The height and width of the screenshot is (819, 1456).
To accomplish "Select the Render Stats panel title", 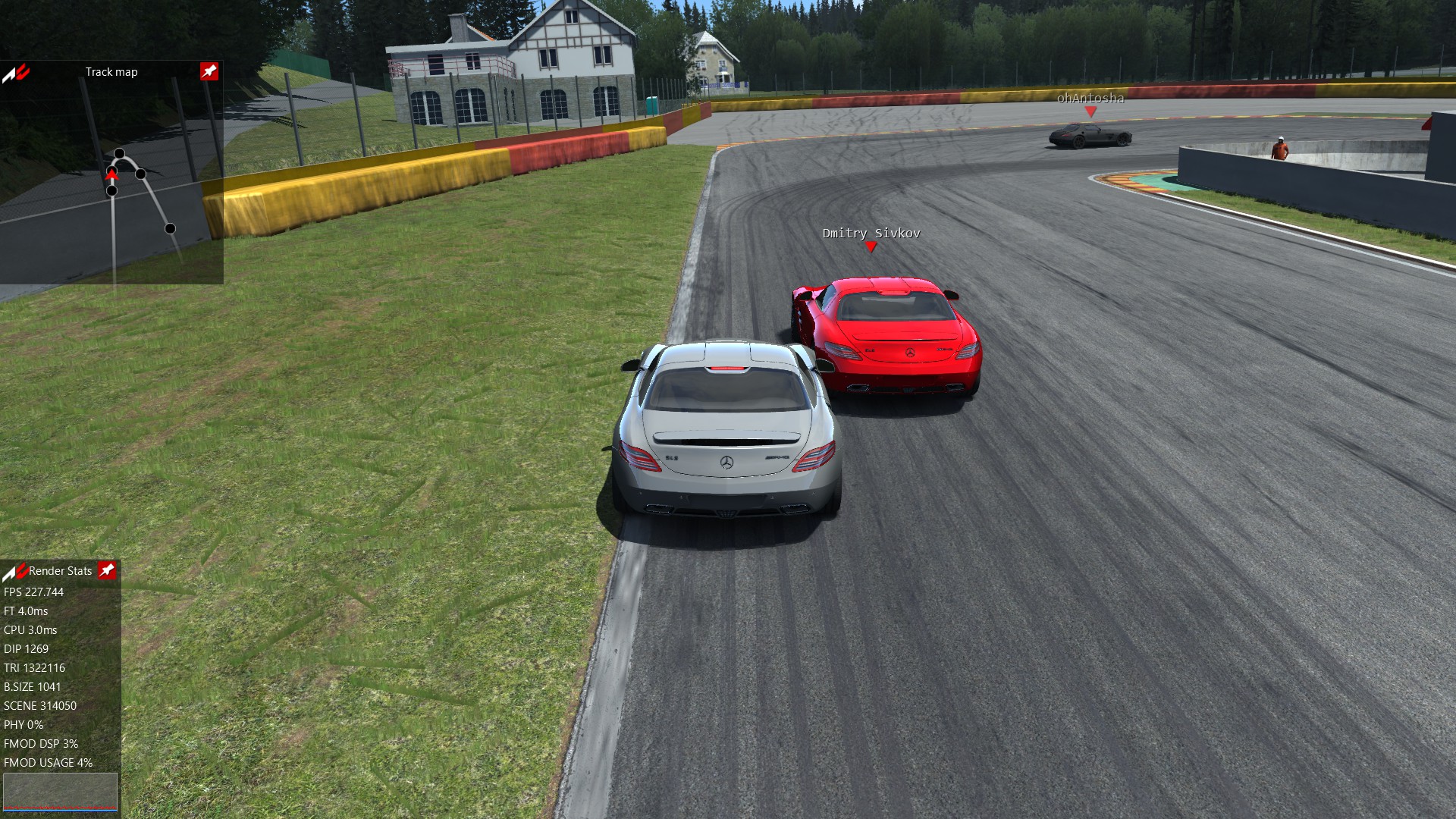I will pos(60,571).
